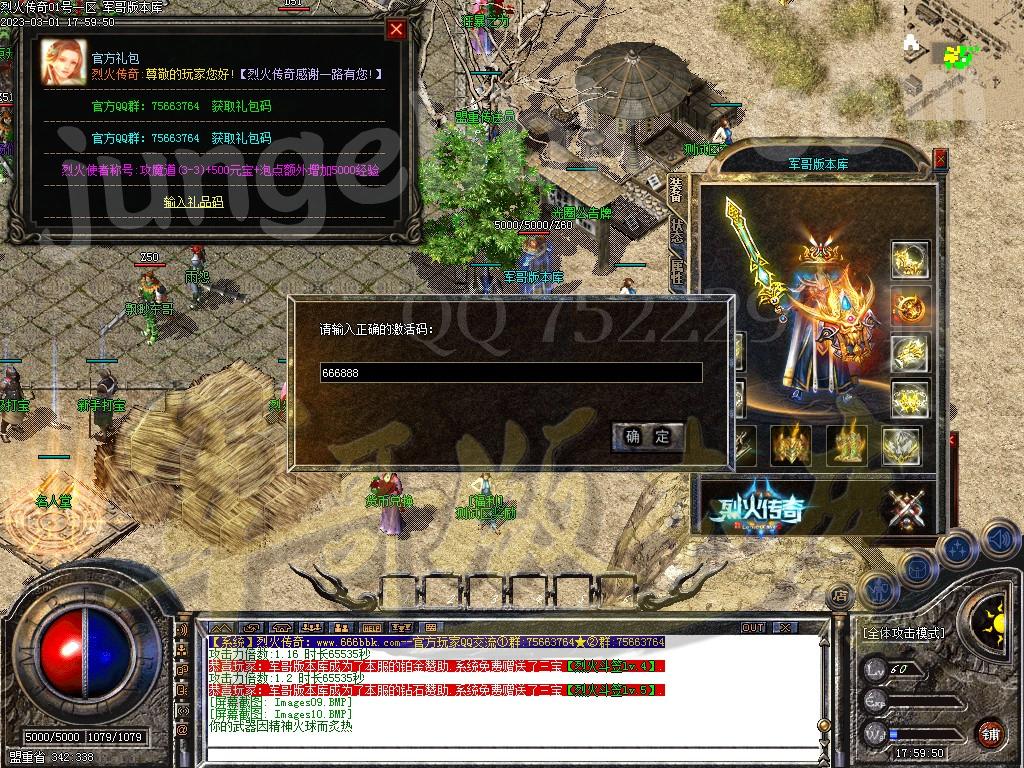Close the character equipment panel
1024x768 pixels.
tap(940, 158)
